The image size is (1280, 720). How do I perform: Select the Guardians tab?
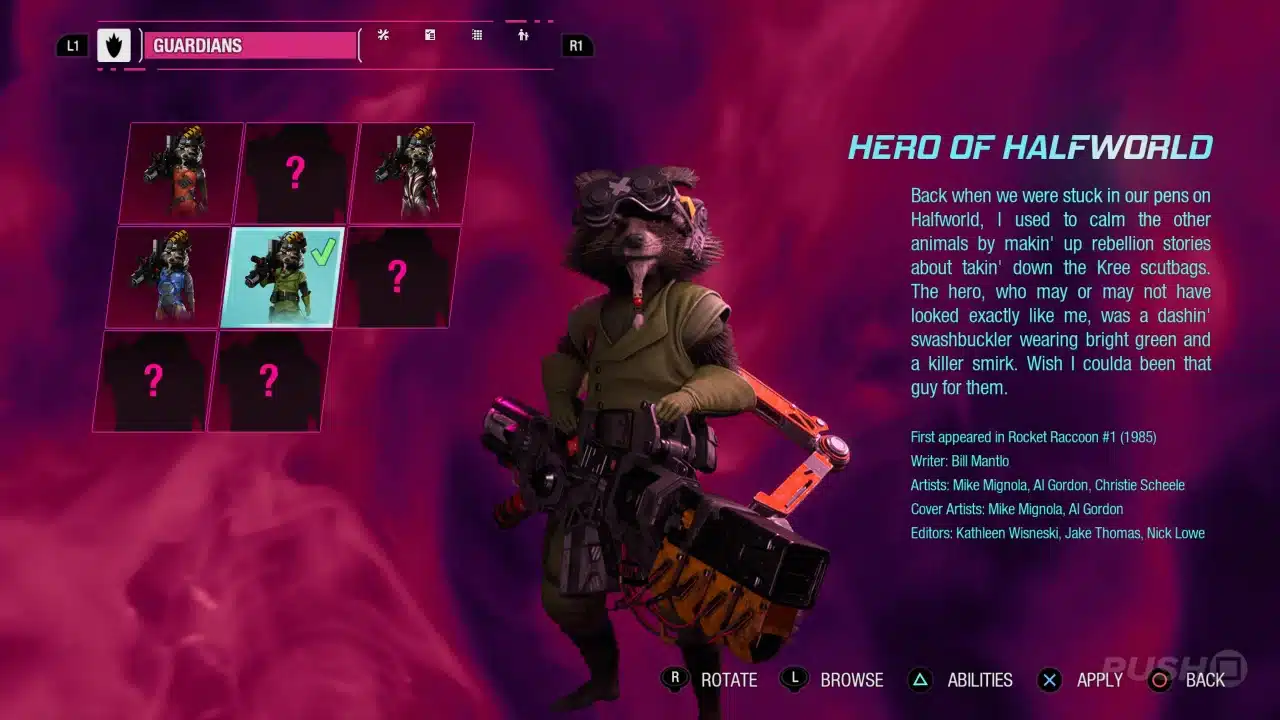click(250, 46)
